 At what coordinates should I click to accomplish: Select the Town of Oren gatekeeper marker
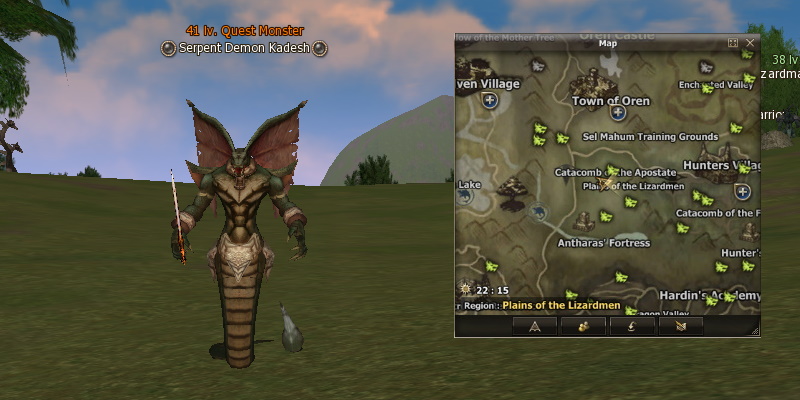pyautogui.click(x=618, y=113)
